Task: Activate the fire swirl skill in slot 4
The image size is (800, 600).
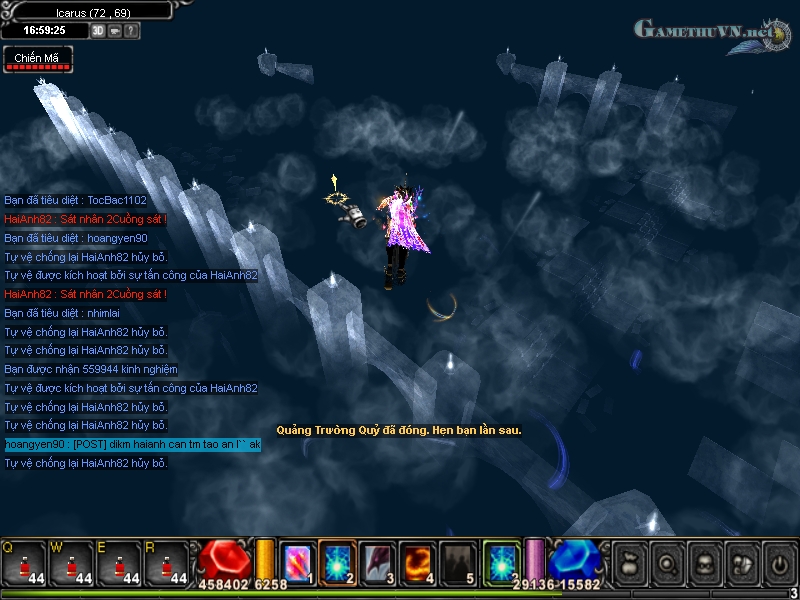Action: click(x=417, y=561)
